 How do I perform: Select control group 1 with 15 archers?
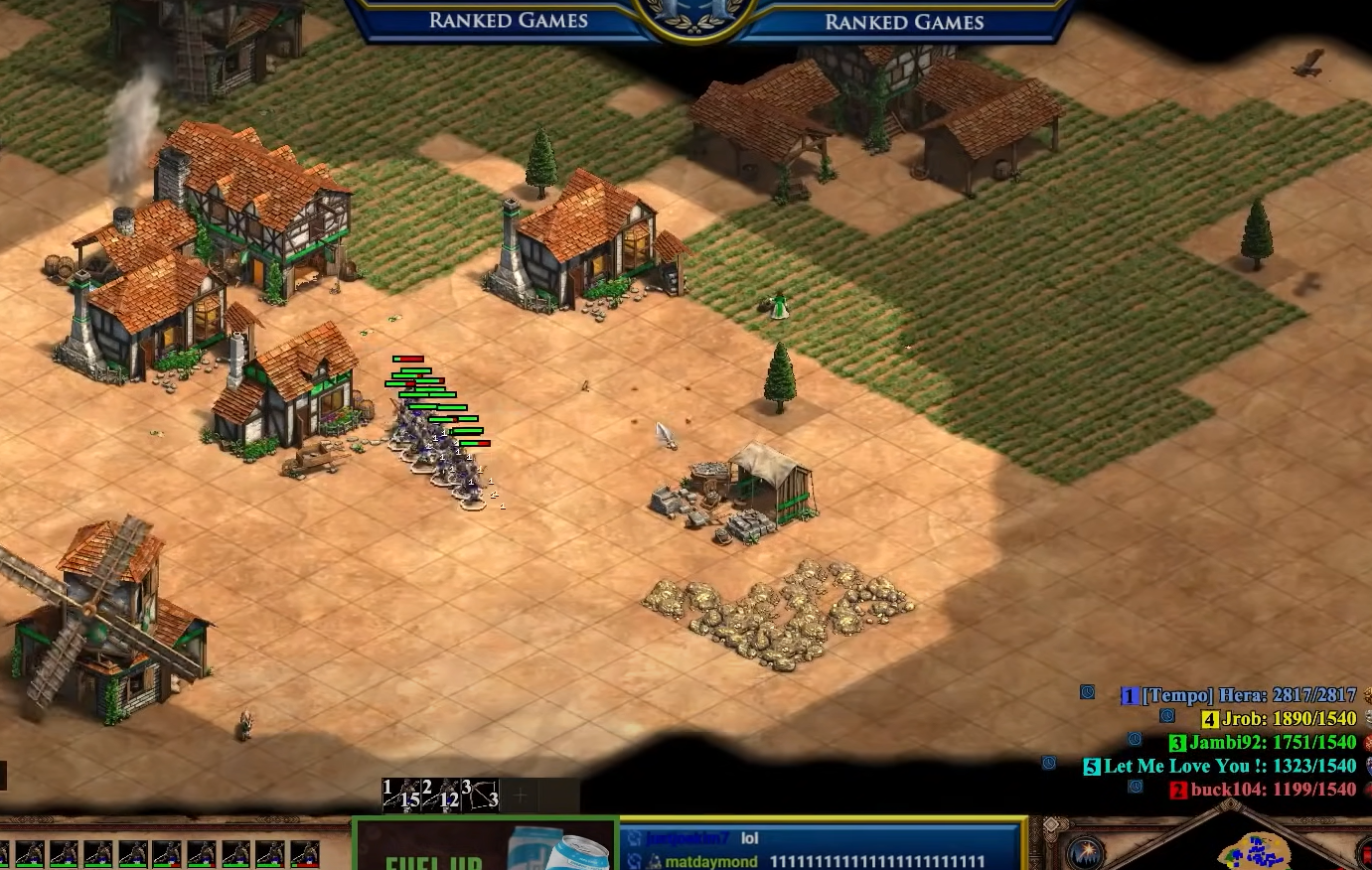[x=400, y=794]
